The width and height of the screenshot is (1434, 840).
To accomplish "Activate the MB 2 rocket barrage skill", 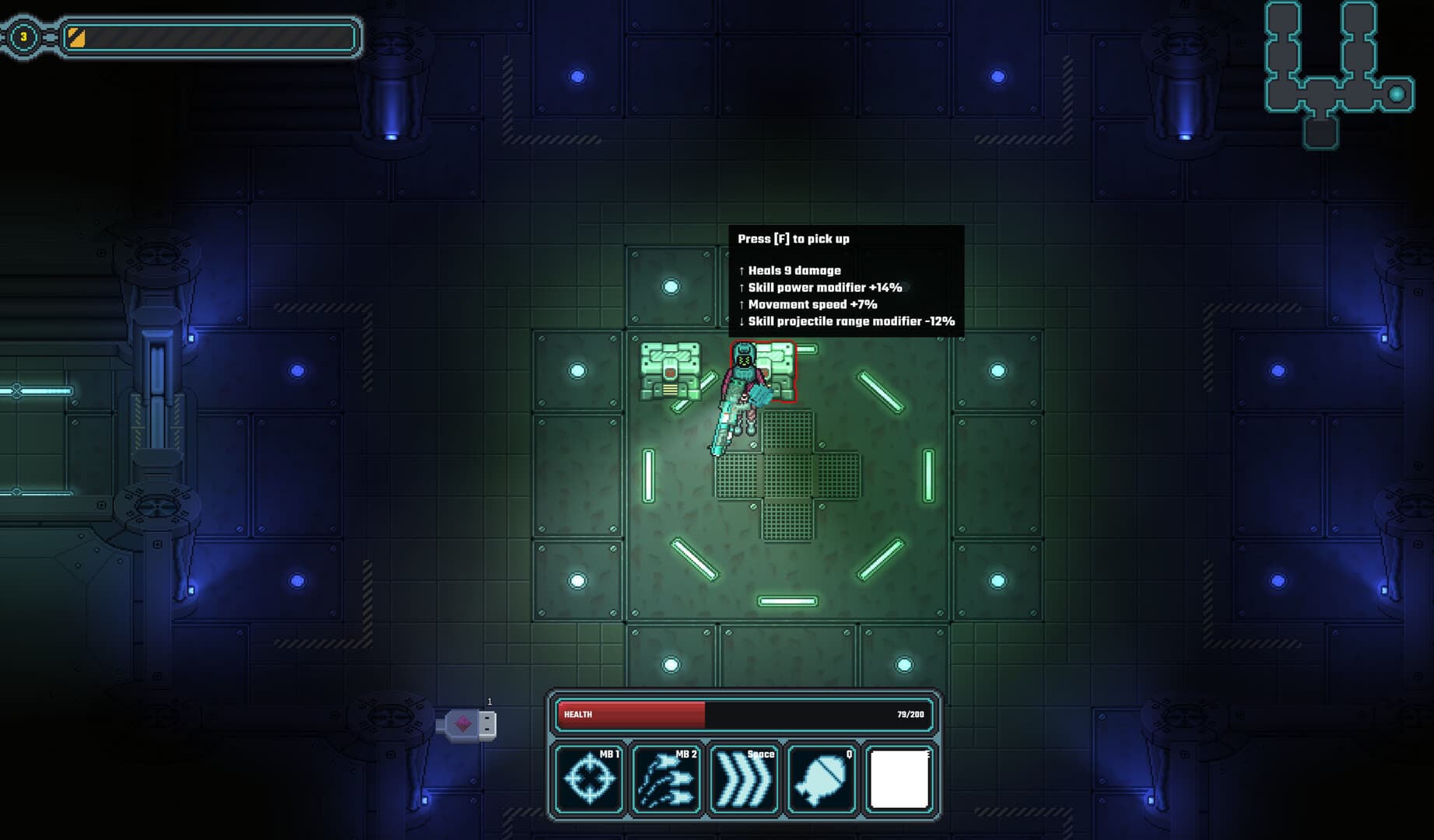I will click(667, 779).
